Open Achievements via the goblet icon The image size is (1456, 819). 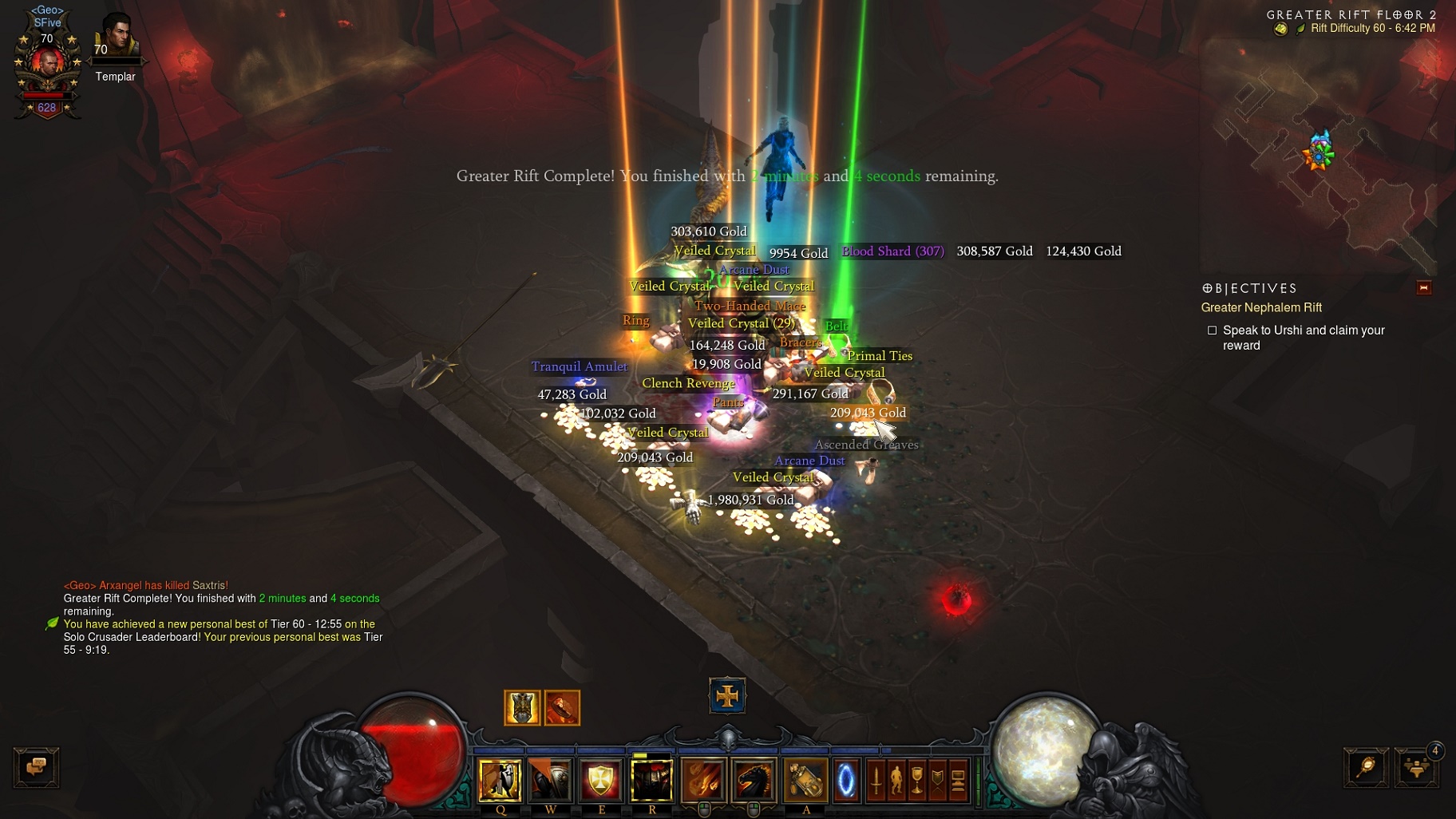click(x=917, y=781)
